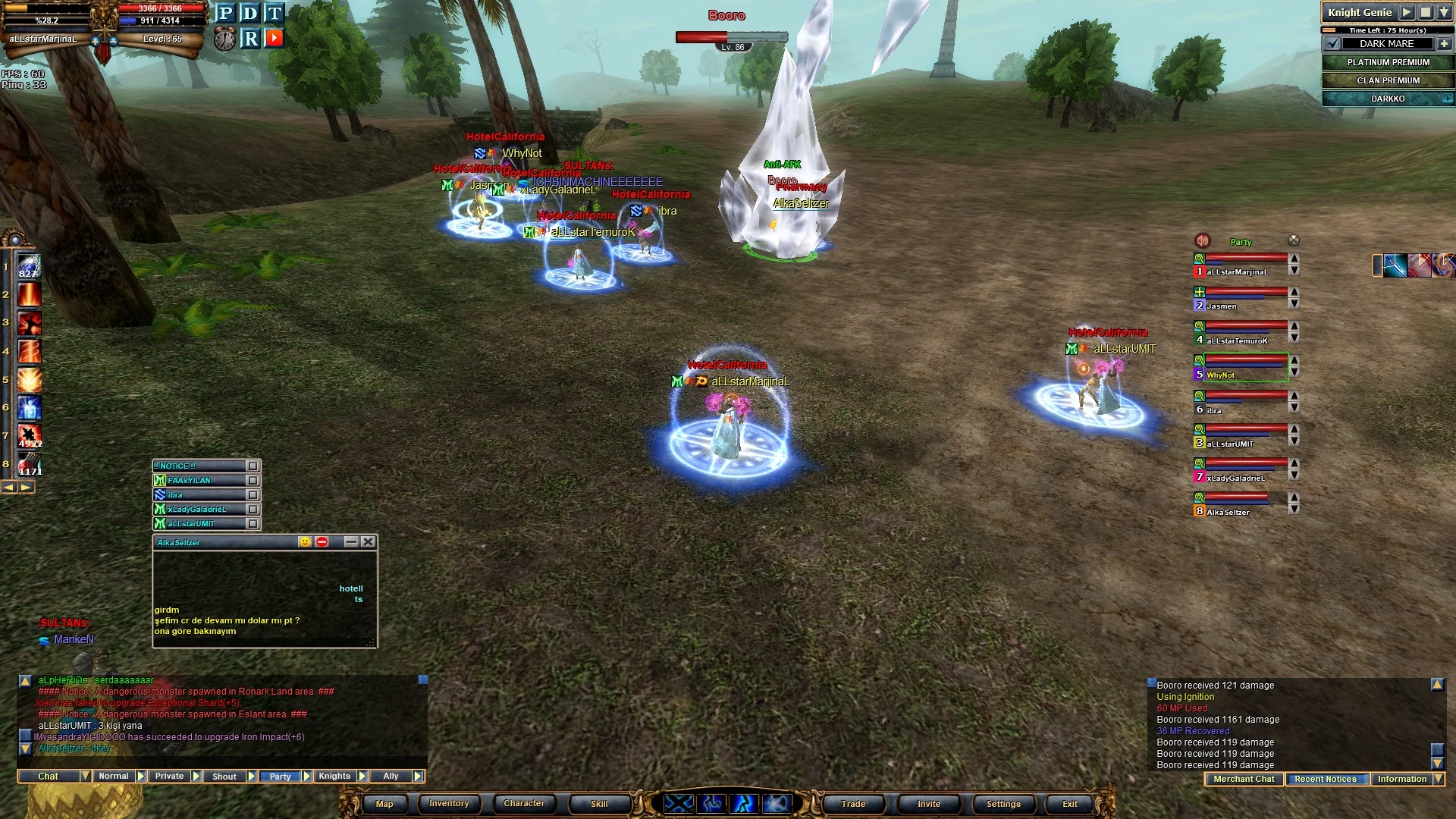Open the Inventory window
The image size is (1456, 819).
click(x=449, y=804)
